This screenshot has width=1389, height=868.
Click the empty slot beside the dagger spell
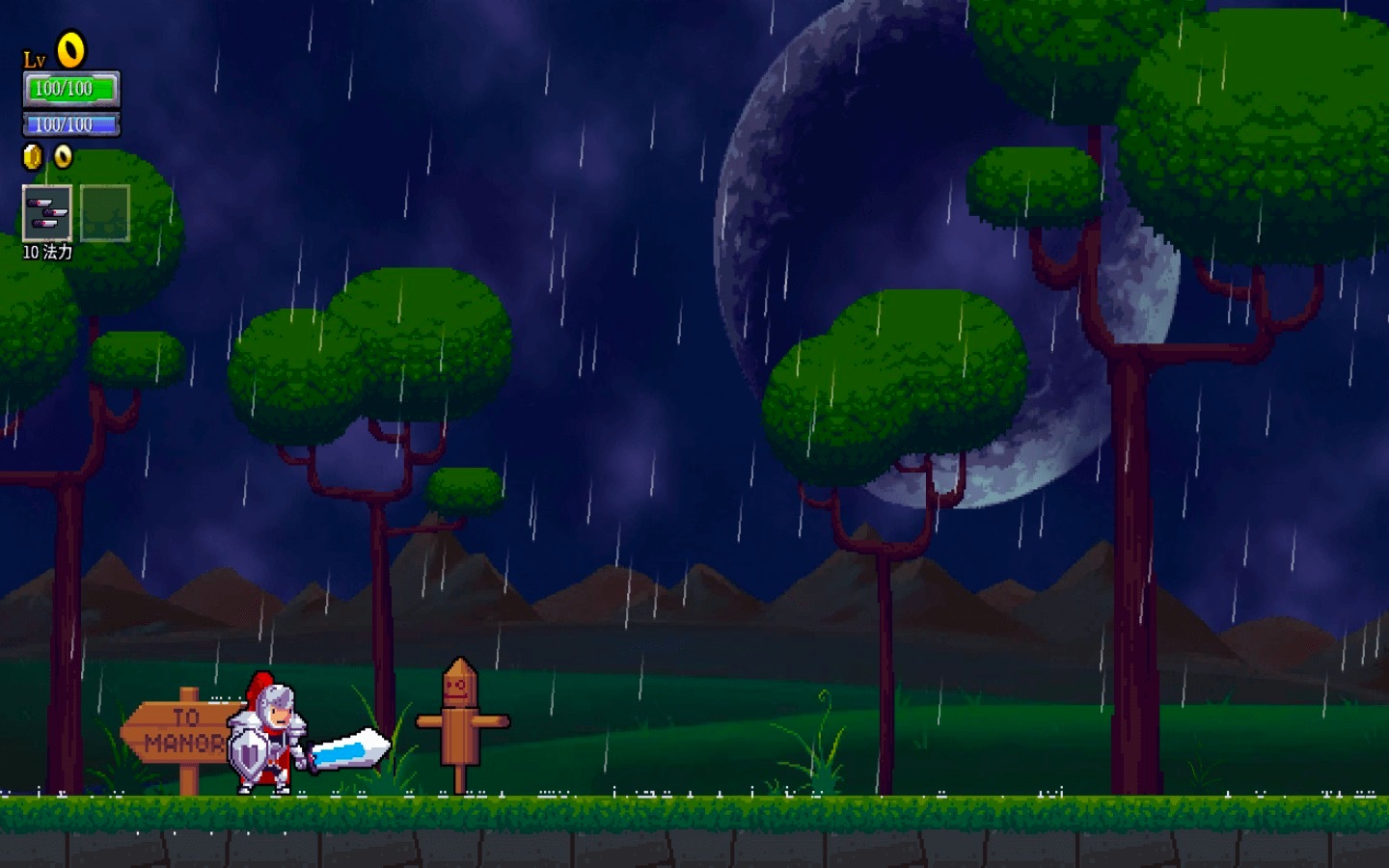[104, 212]
